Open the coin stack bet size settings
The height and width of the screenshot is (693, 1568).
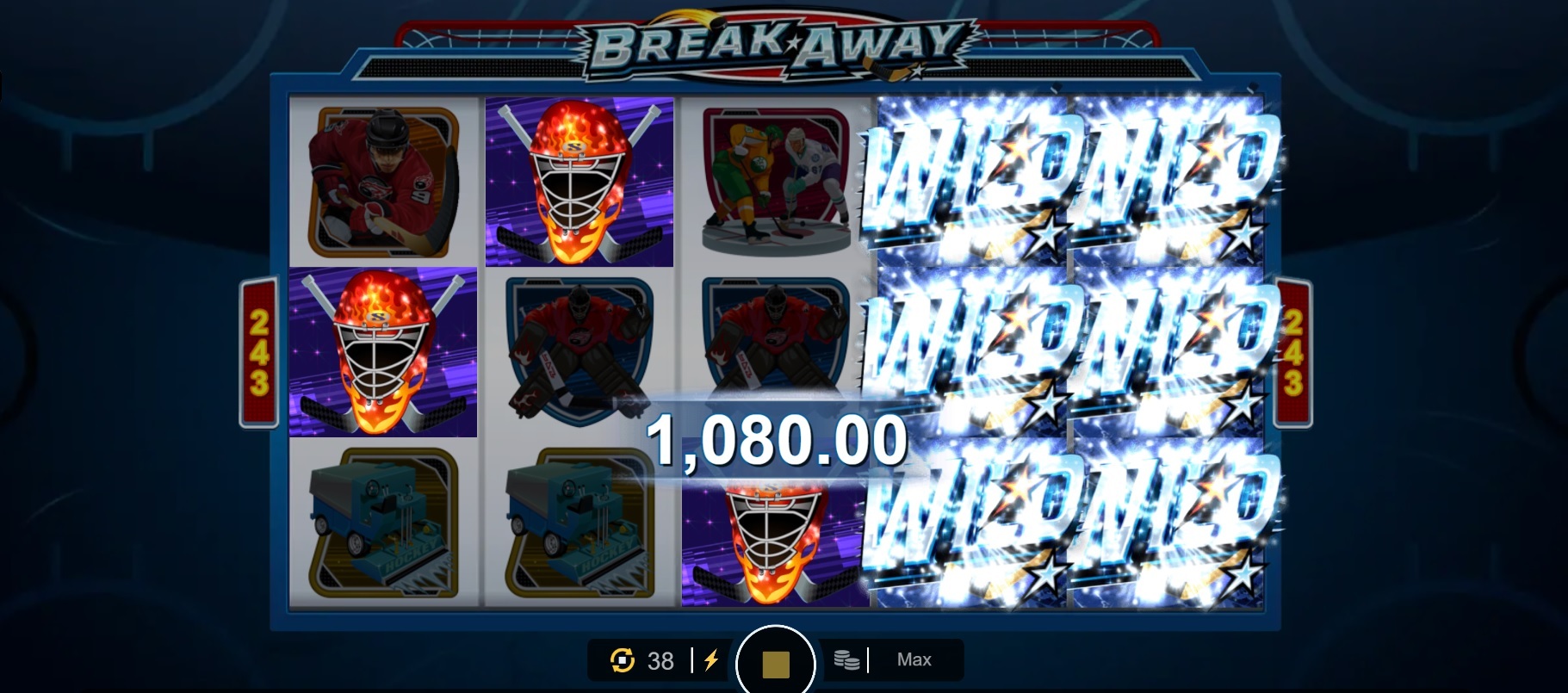(x=848, y=660)
